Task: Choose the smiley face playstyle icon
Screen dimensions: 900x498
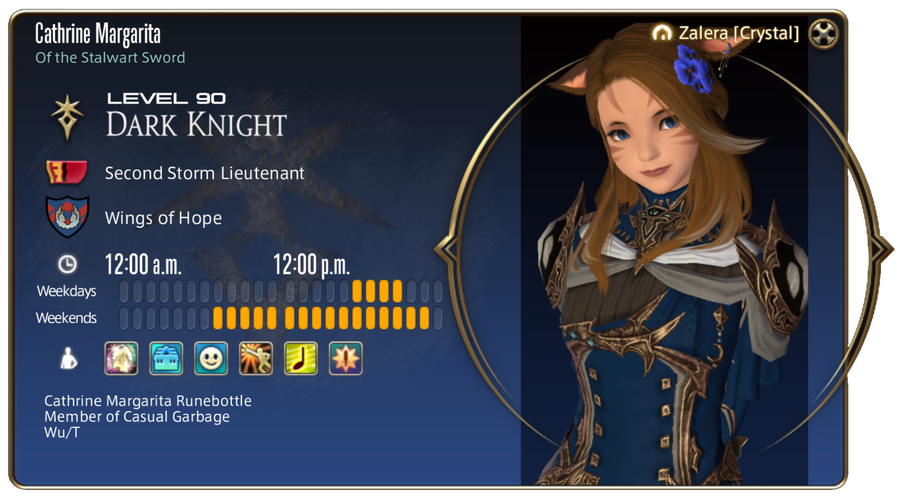Action: point(211,358)
